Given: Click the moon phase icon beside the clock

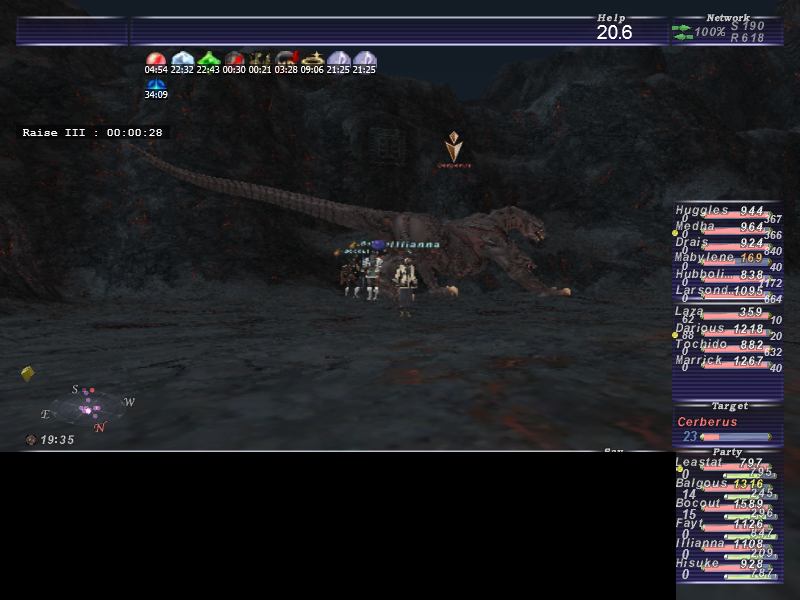Looking at the screenshot, I should click(31, 440).
